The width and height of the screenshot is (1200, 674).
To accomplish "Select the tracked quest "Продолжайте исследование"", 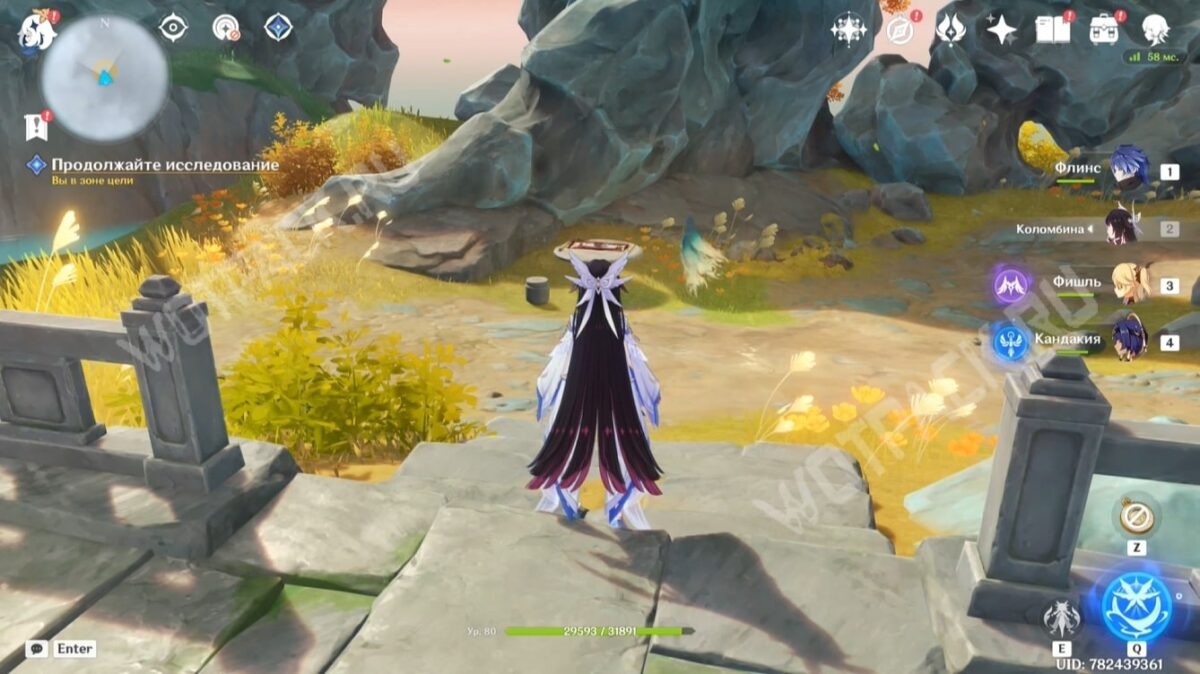I will 165,165.
